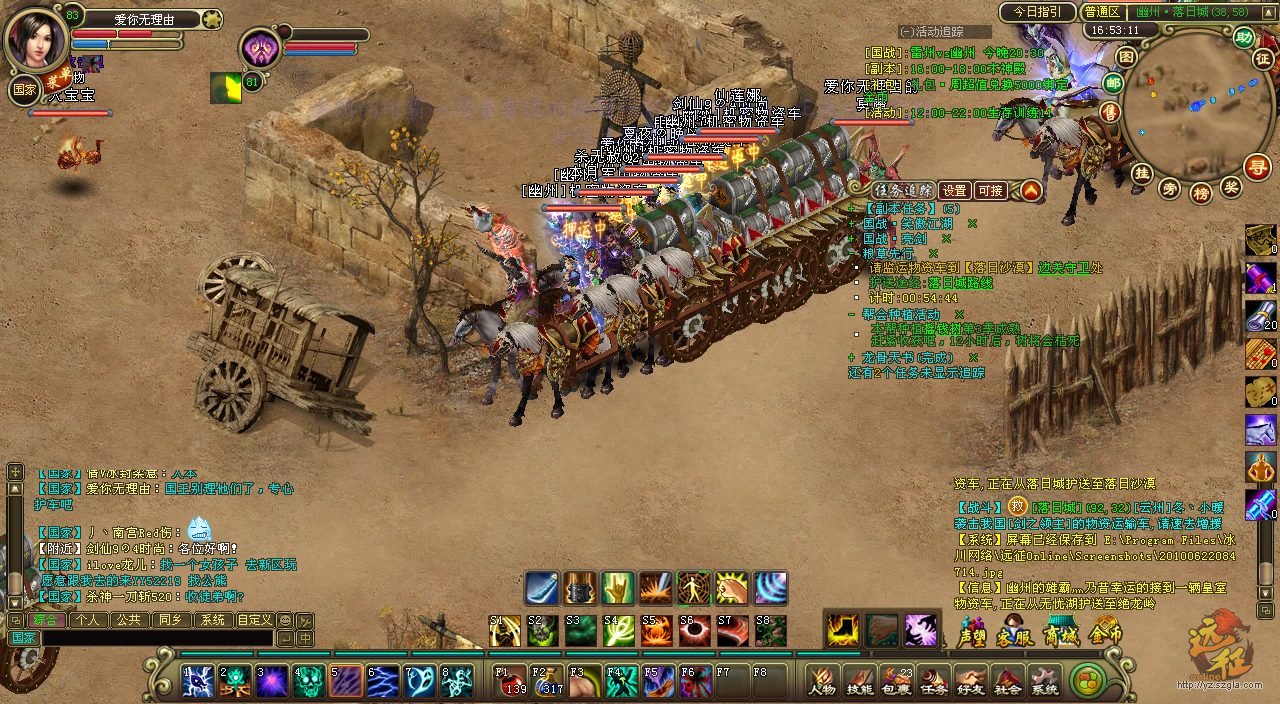Open the 售 sell button near minimap
1280x704 pixels.
1110,111
